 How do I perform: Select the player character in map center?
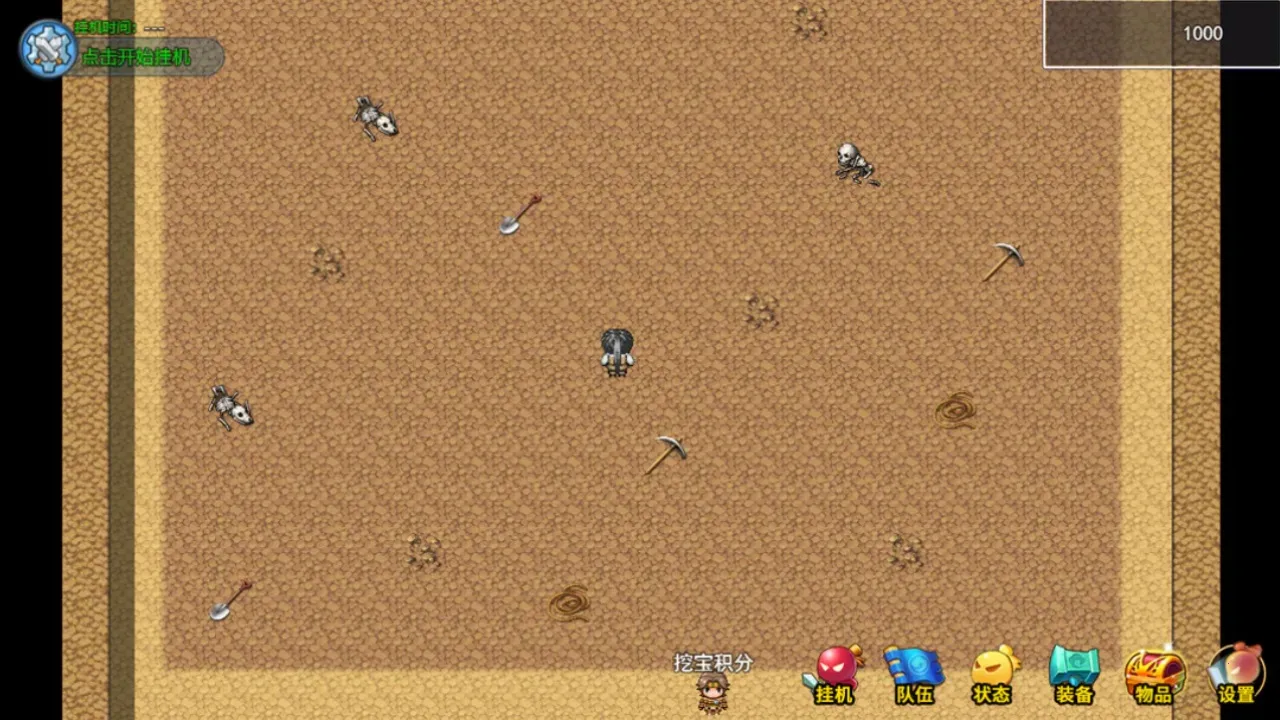[616, 350]
